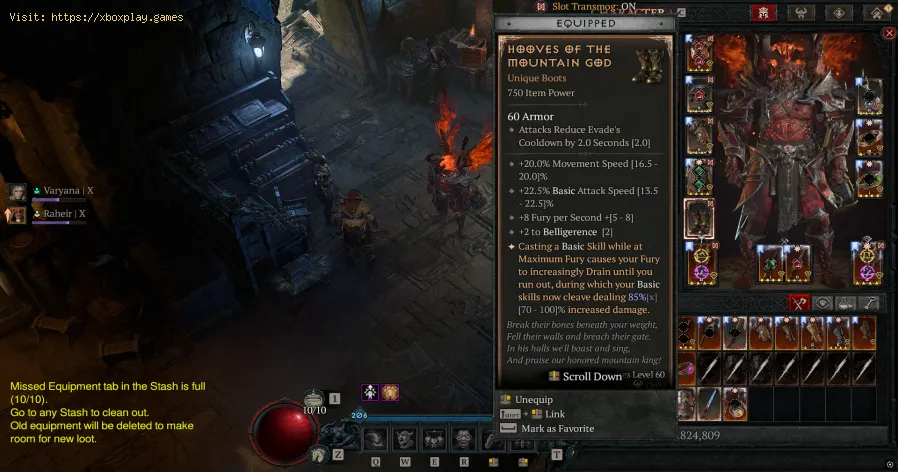Select the equipped helm slot
The width and height of the screenshot is (898, 472).
[x=699, y=57]
